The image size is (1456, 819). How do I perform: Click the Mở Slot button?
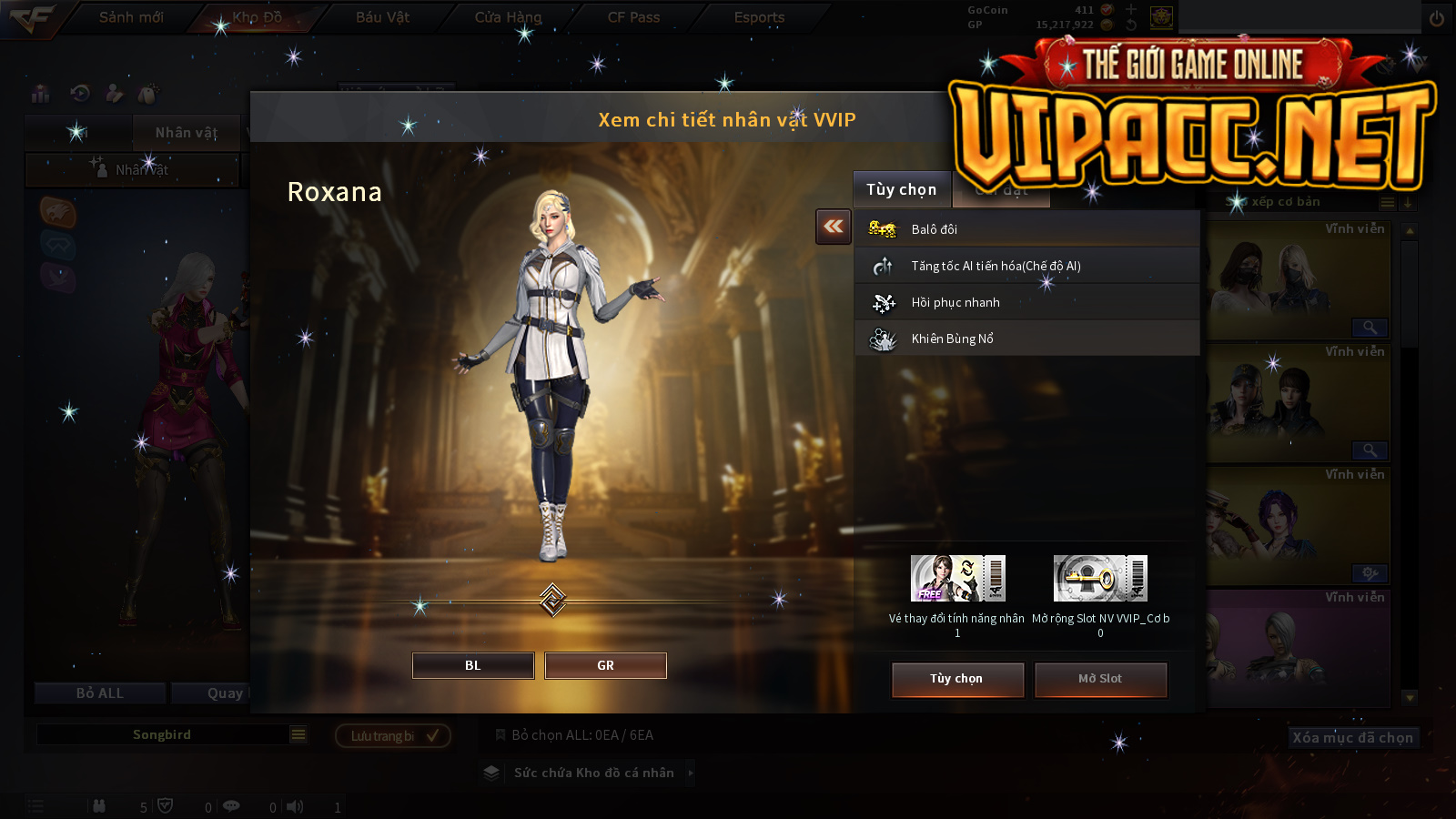click(x=1100, y=679)
